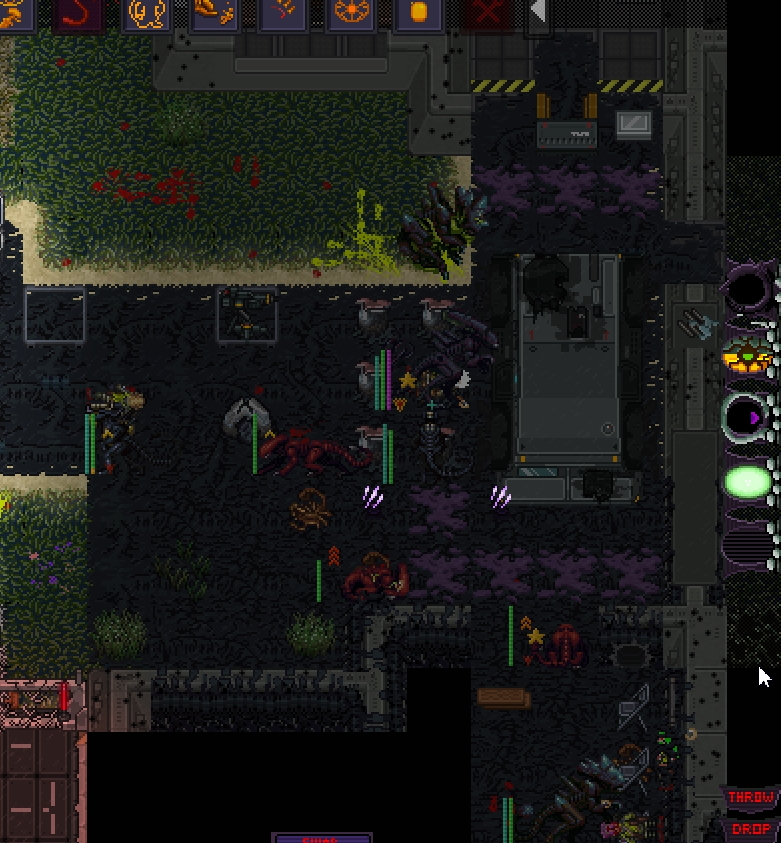The height and width of the screenshot is (843, 781).
Task: Activate the orange circular web ability icon
Action: (351, 14)
